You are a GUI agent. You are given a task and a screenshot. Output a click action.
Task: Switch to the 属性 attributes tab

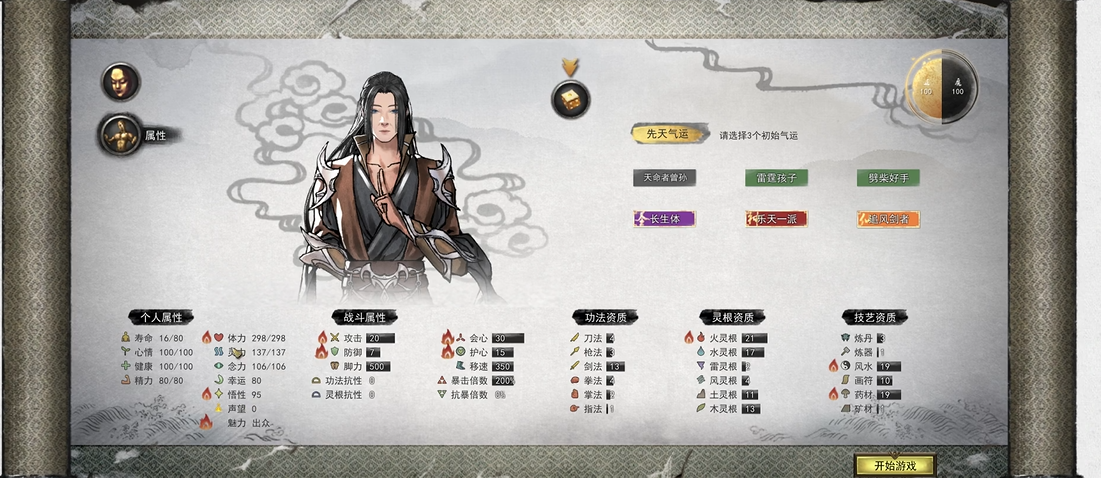click(122, 135)
